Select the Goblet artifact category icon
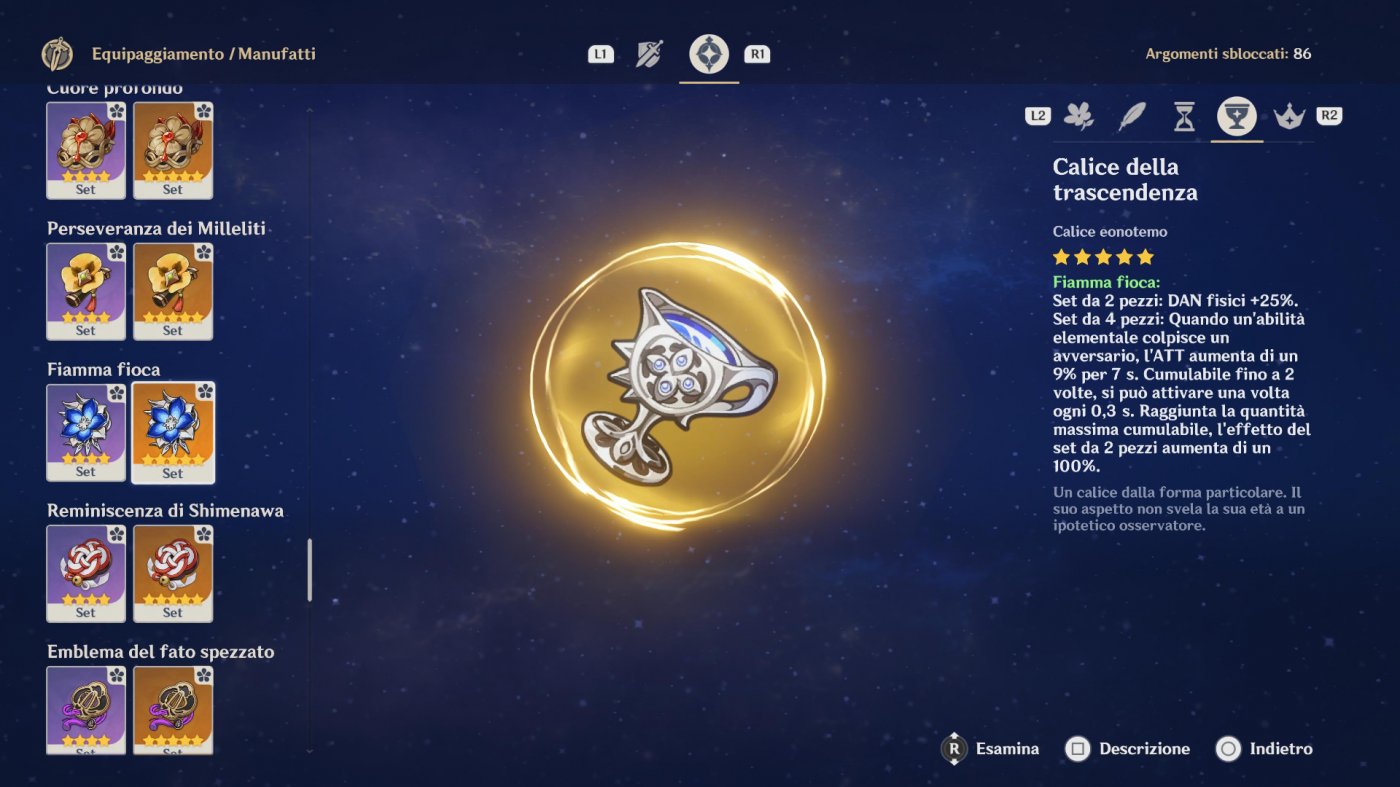 pyautogui.click(x=1236, y=115)
